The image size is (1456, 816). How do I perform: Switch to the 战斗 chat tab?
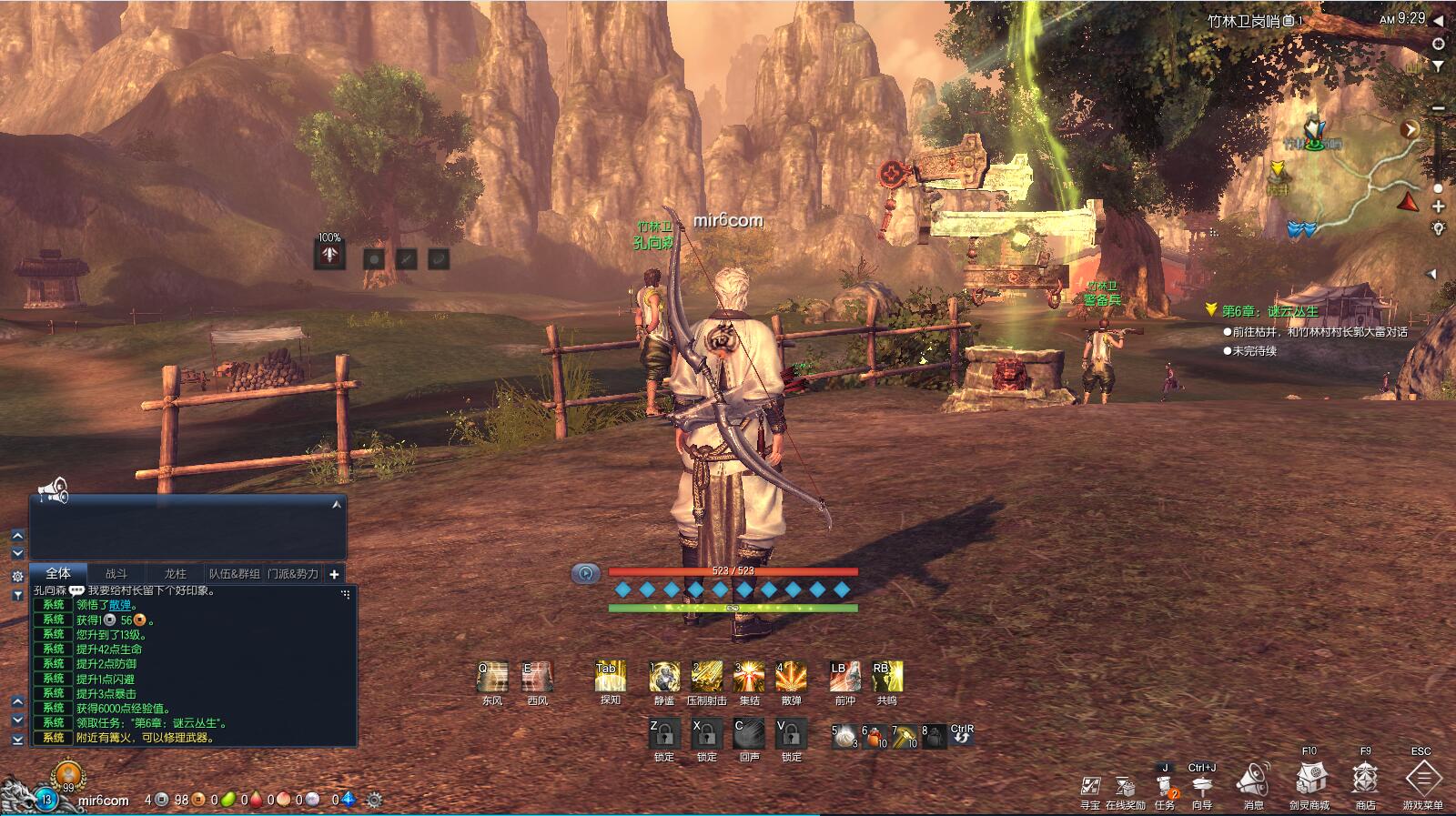116,574
